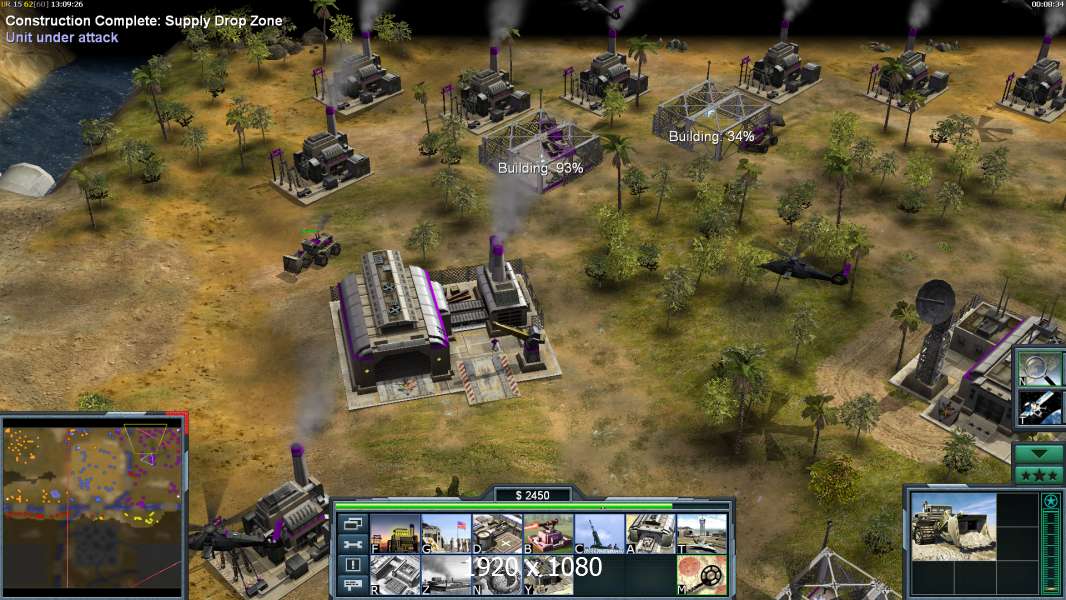
Task: Click the exclamation mark button
Action: point(352,565)
